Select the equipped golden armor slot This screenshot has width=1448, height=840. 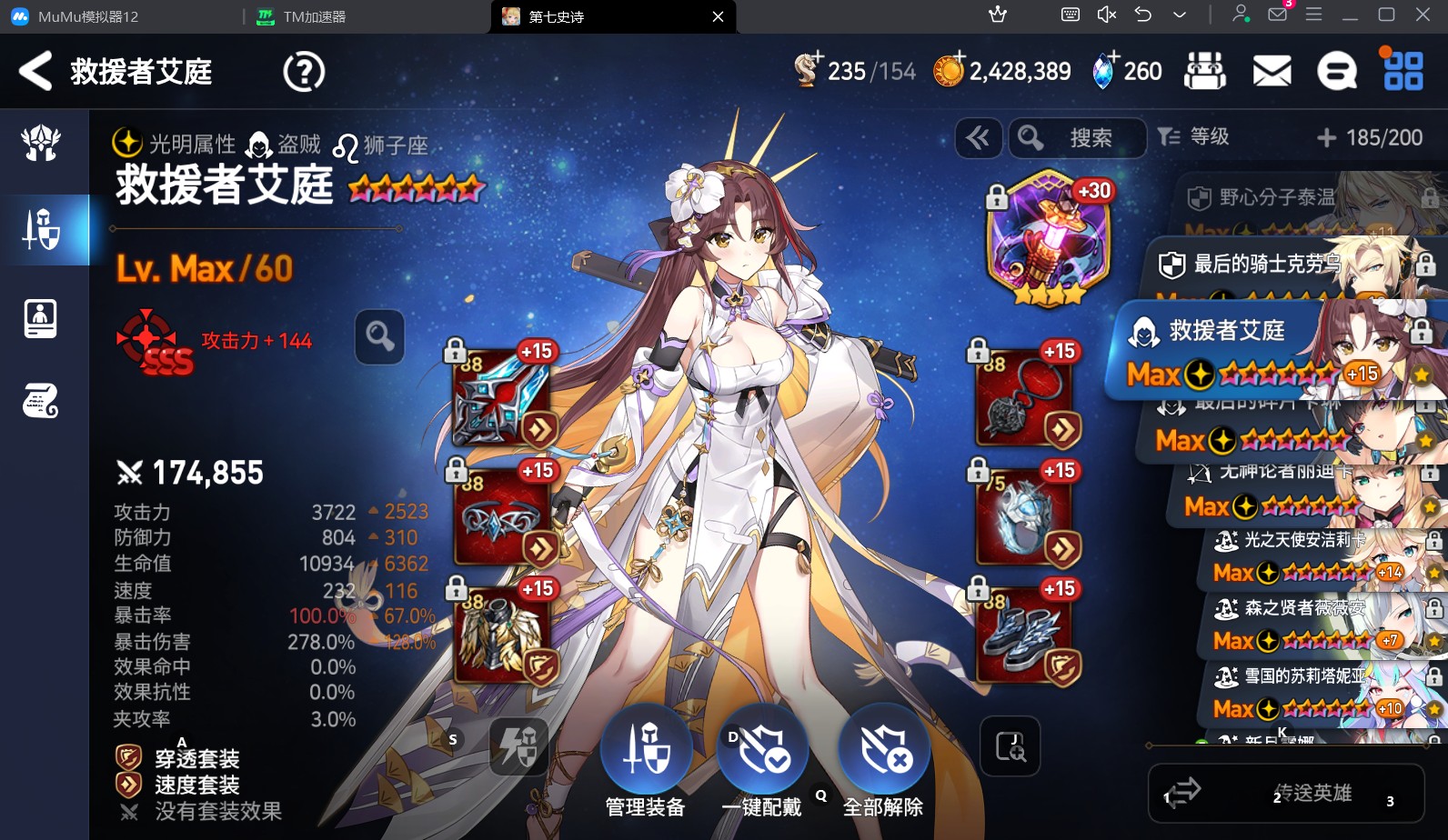(503, 635)
